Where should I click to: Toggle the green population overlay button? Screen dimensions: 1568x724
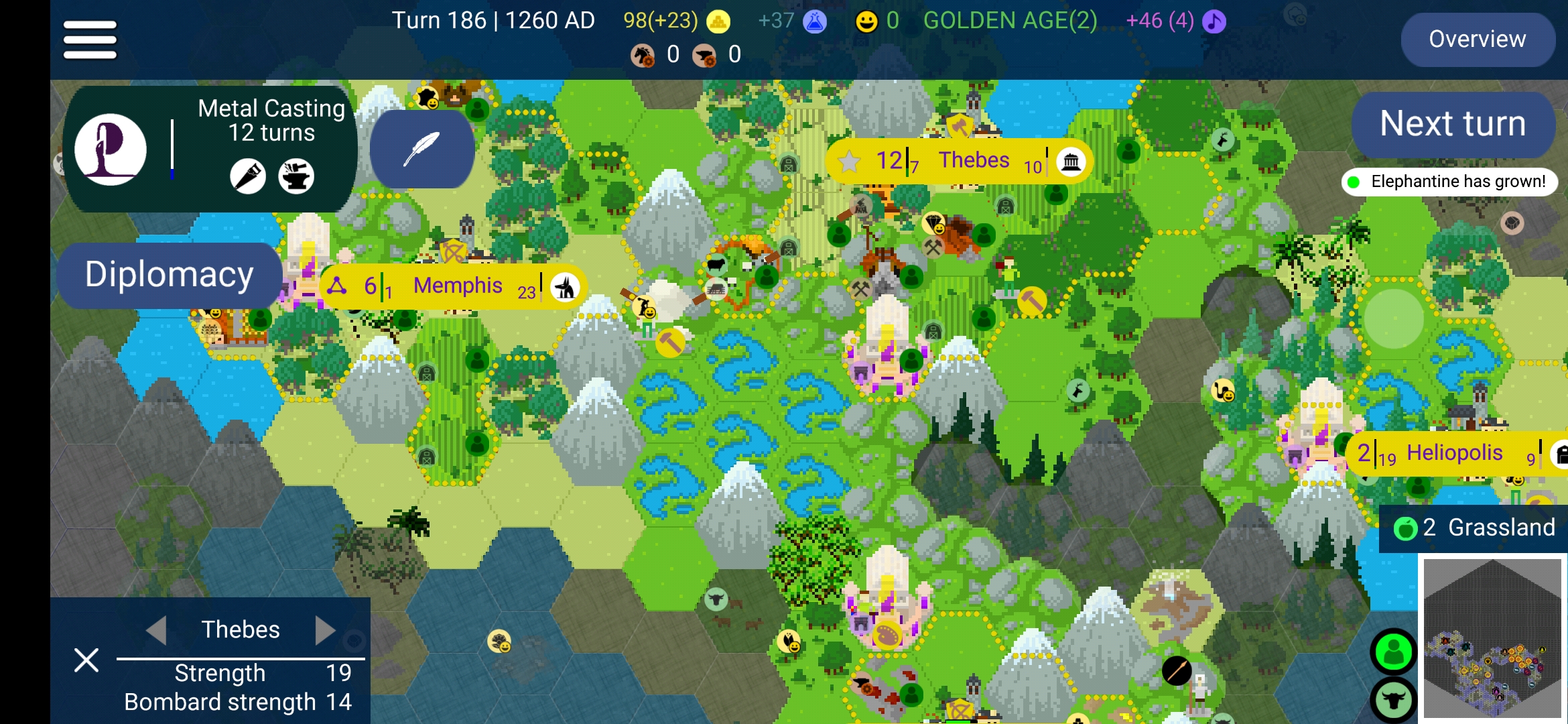point(1393,652)
